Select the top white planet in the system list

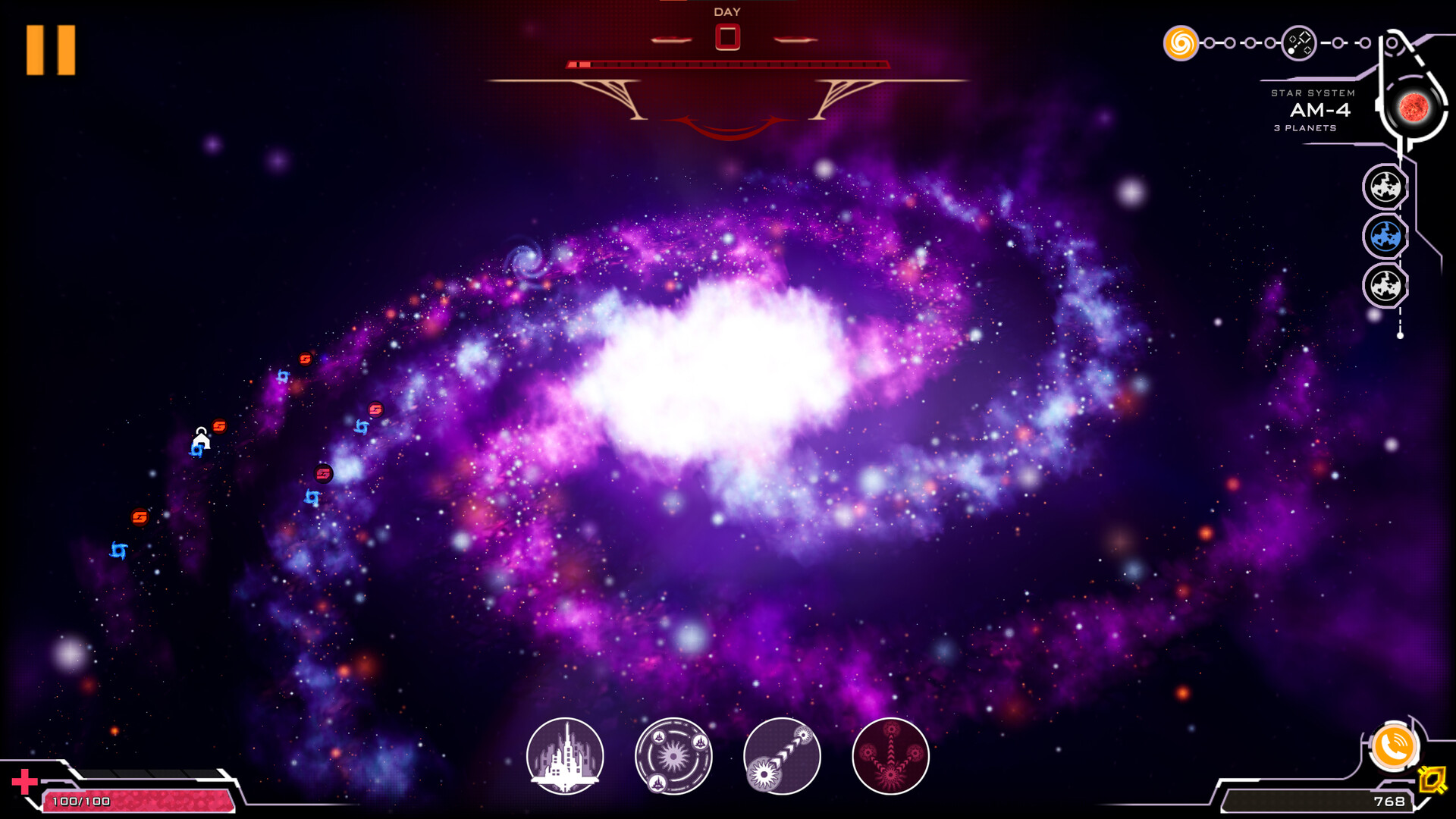(1385, 186)
